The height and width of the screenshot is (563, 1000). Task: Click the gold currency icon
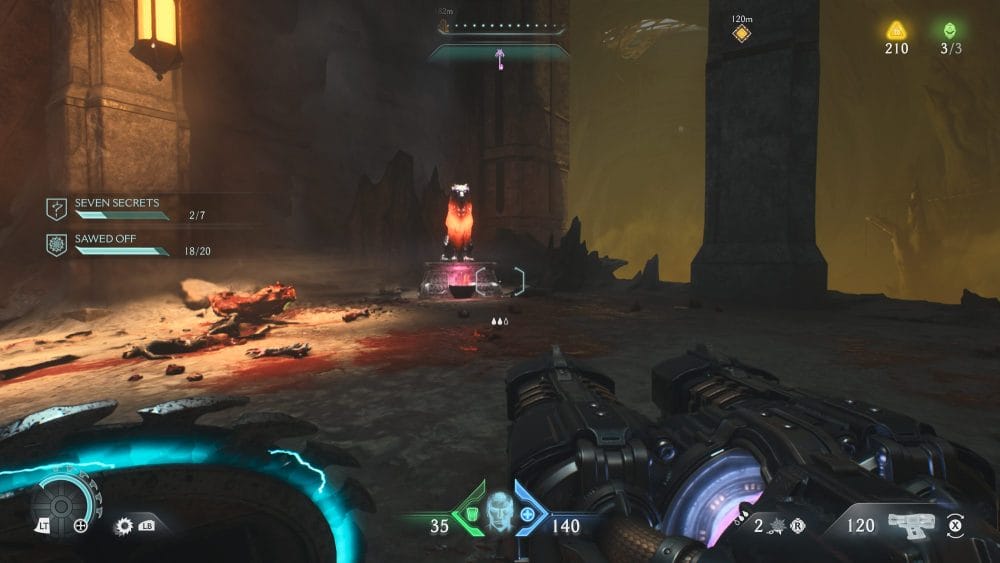pos(896,30)
